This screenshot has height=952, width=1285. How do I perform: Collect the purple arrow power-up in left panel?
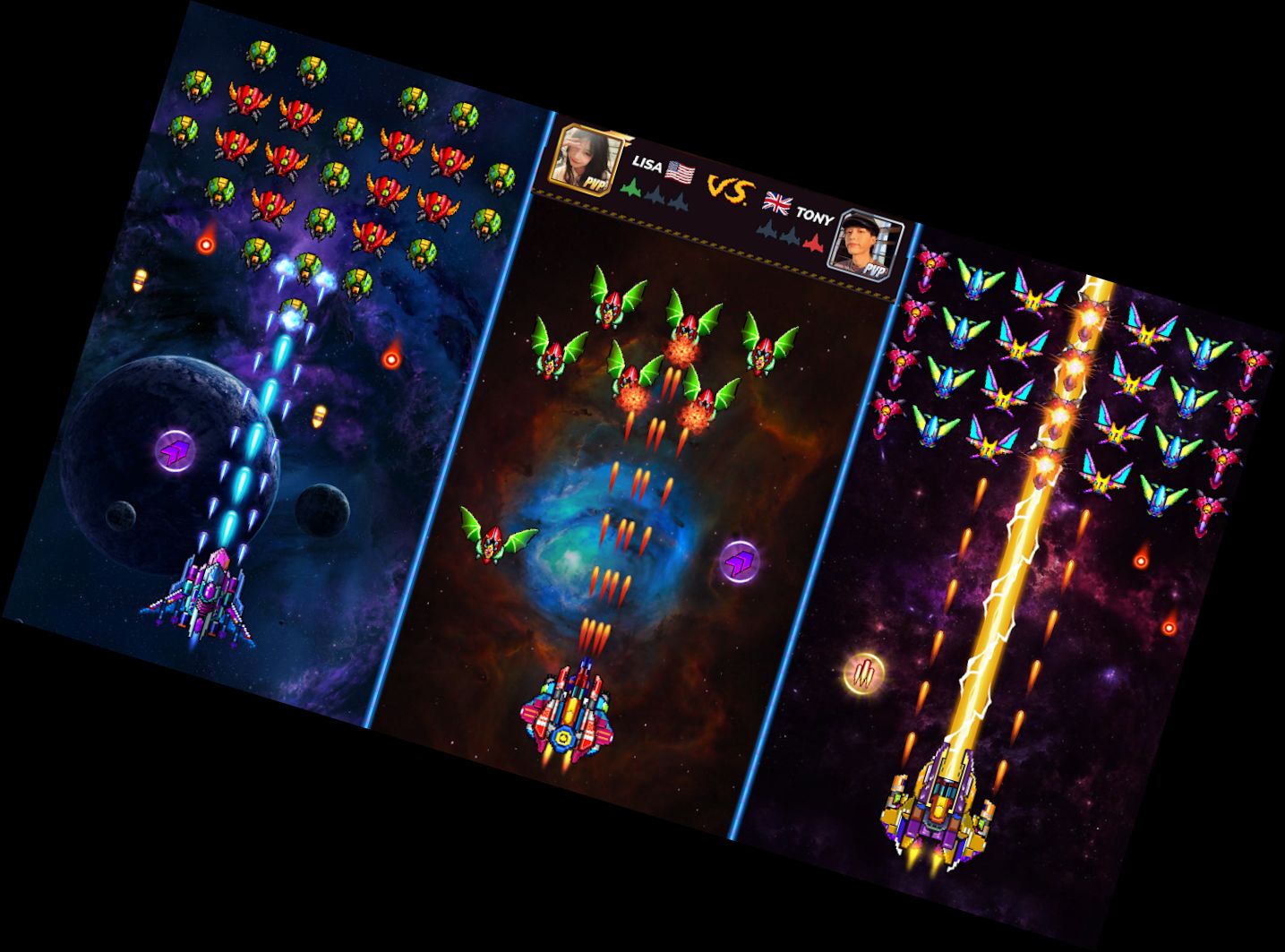pos(176,451)
